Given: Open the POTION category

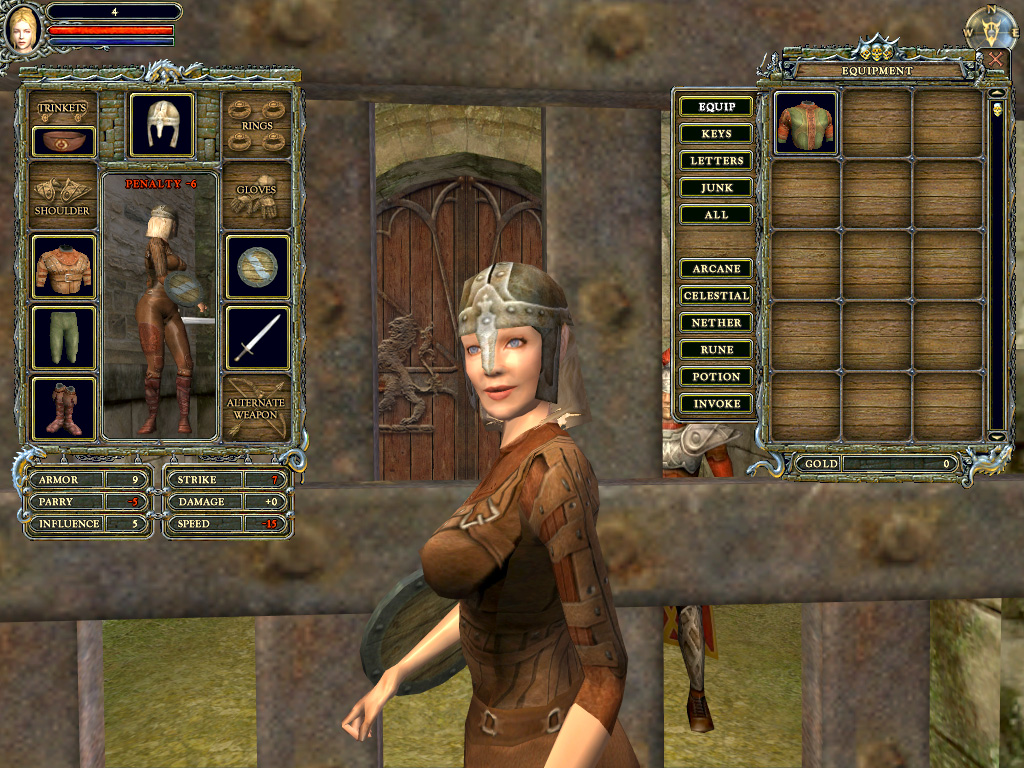Looking at the screenshot, I should (716, 377).
